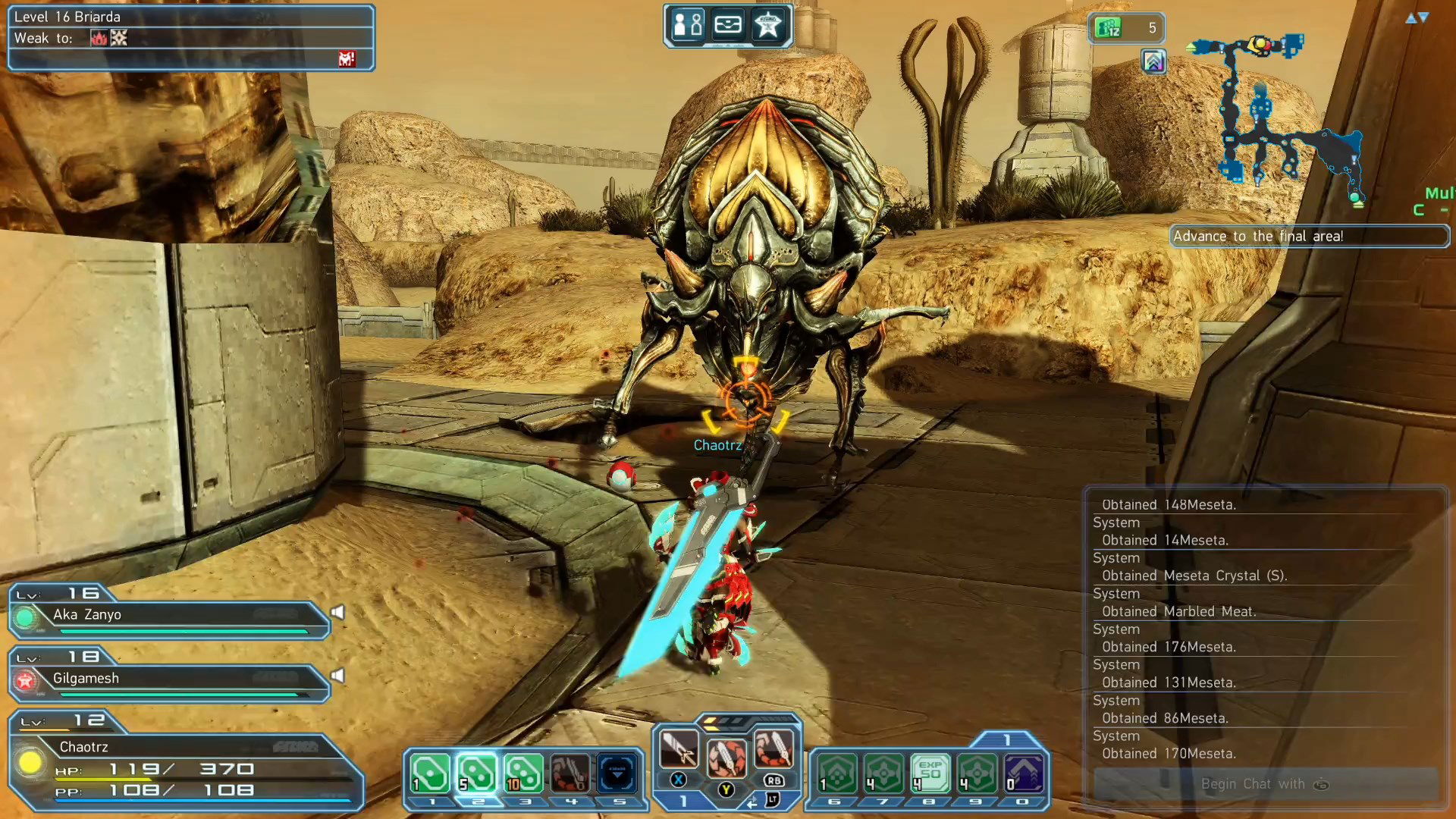Click the card-shaped icon in the top bar
This screenshot has height=819, width=1456.
728,26
